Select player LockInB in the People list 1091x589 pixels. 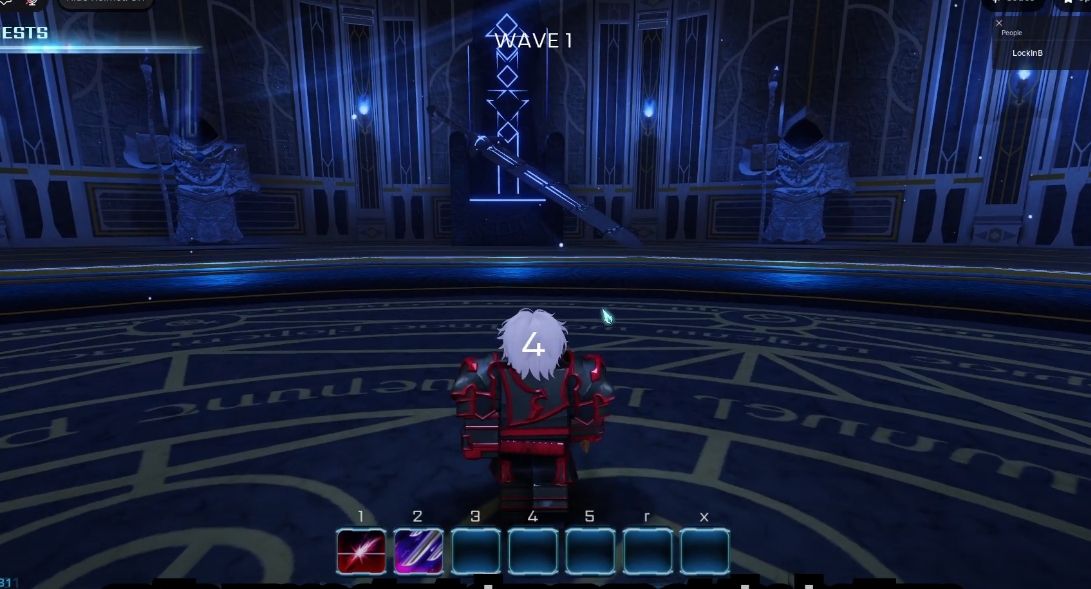[1027, 52]
